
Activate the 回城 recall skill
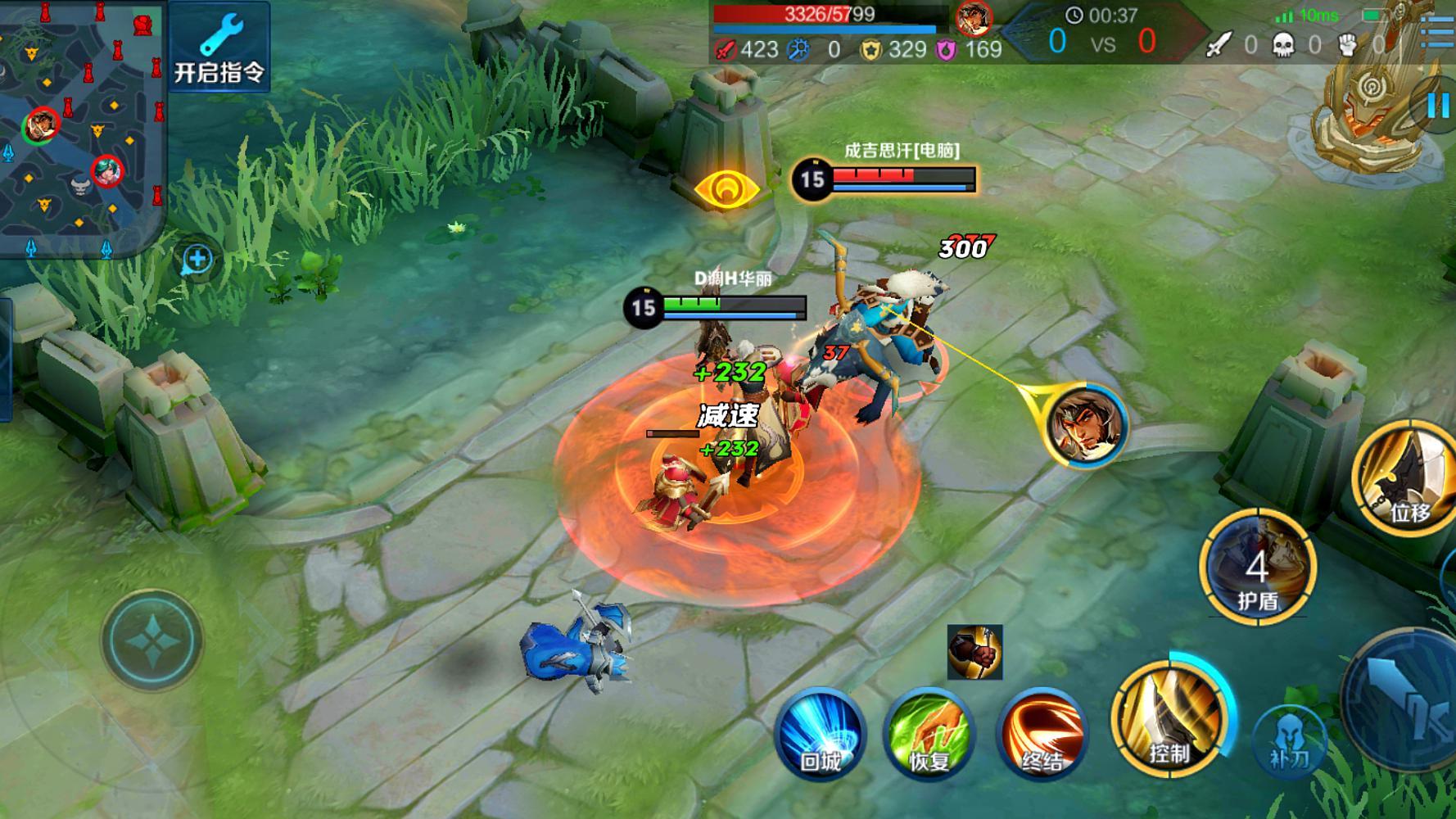click(x=821, y=733)
